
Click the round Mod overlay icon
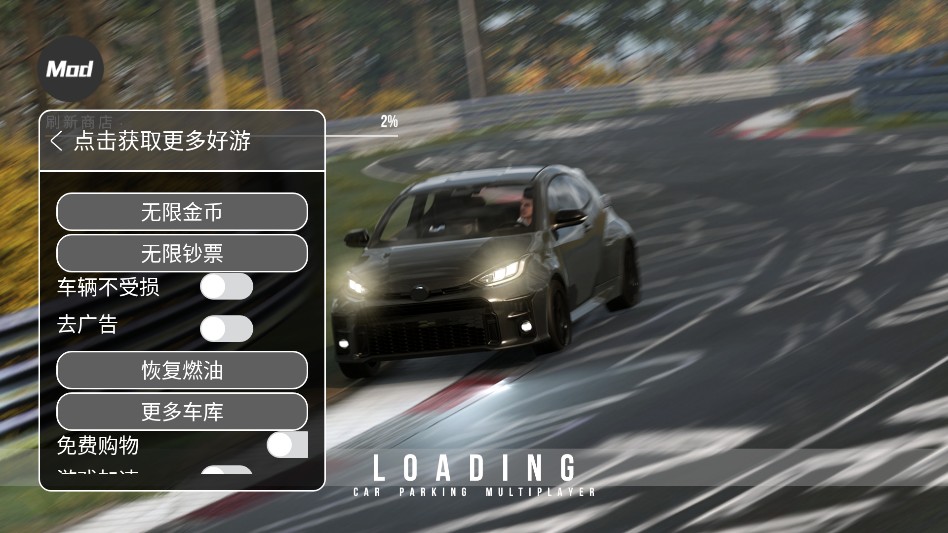point(70,69)
